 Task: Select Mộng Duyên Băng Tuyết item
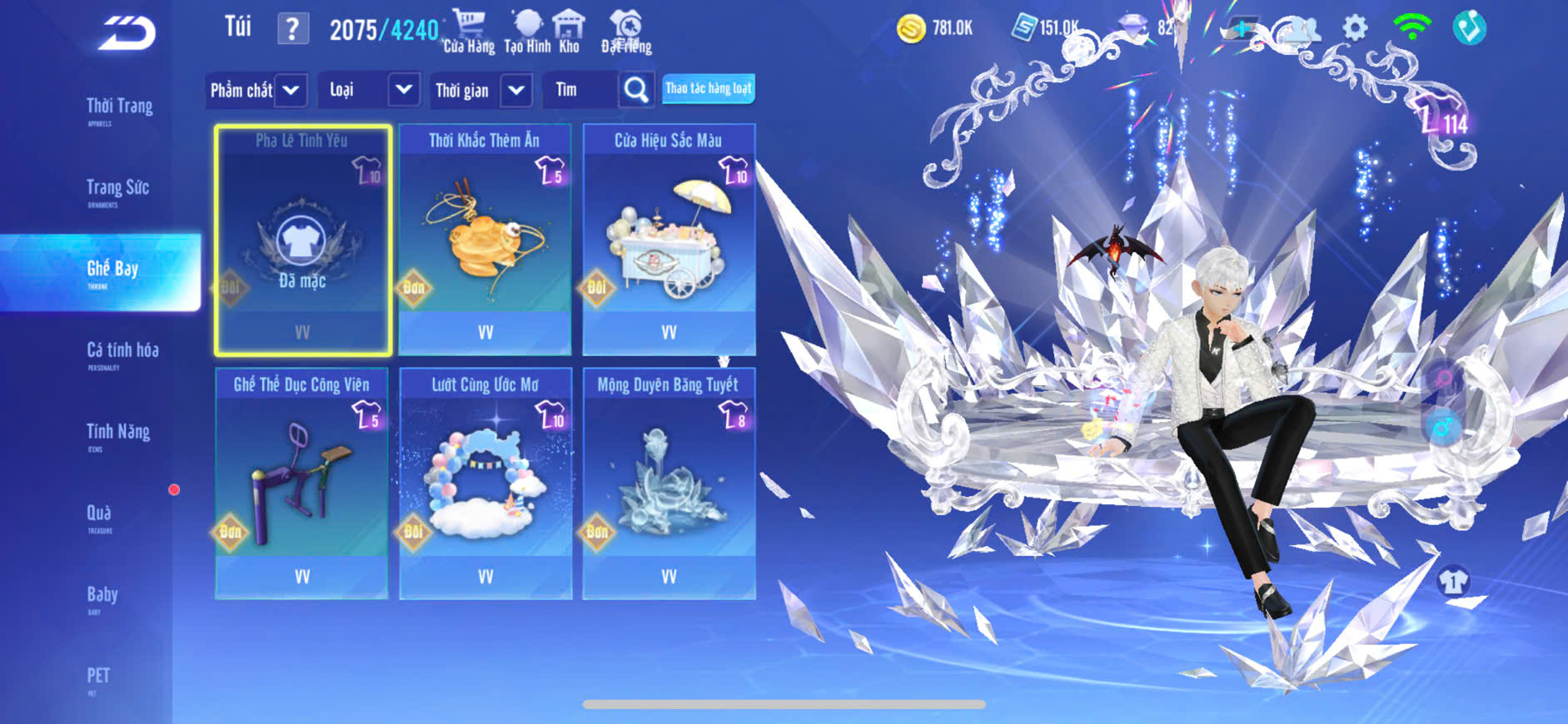(x=669, y=483)
